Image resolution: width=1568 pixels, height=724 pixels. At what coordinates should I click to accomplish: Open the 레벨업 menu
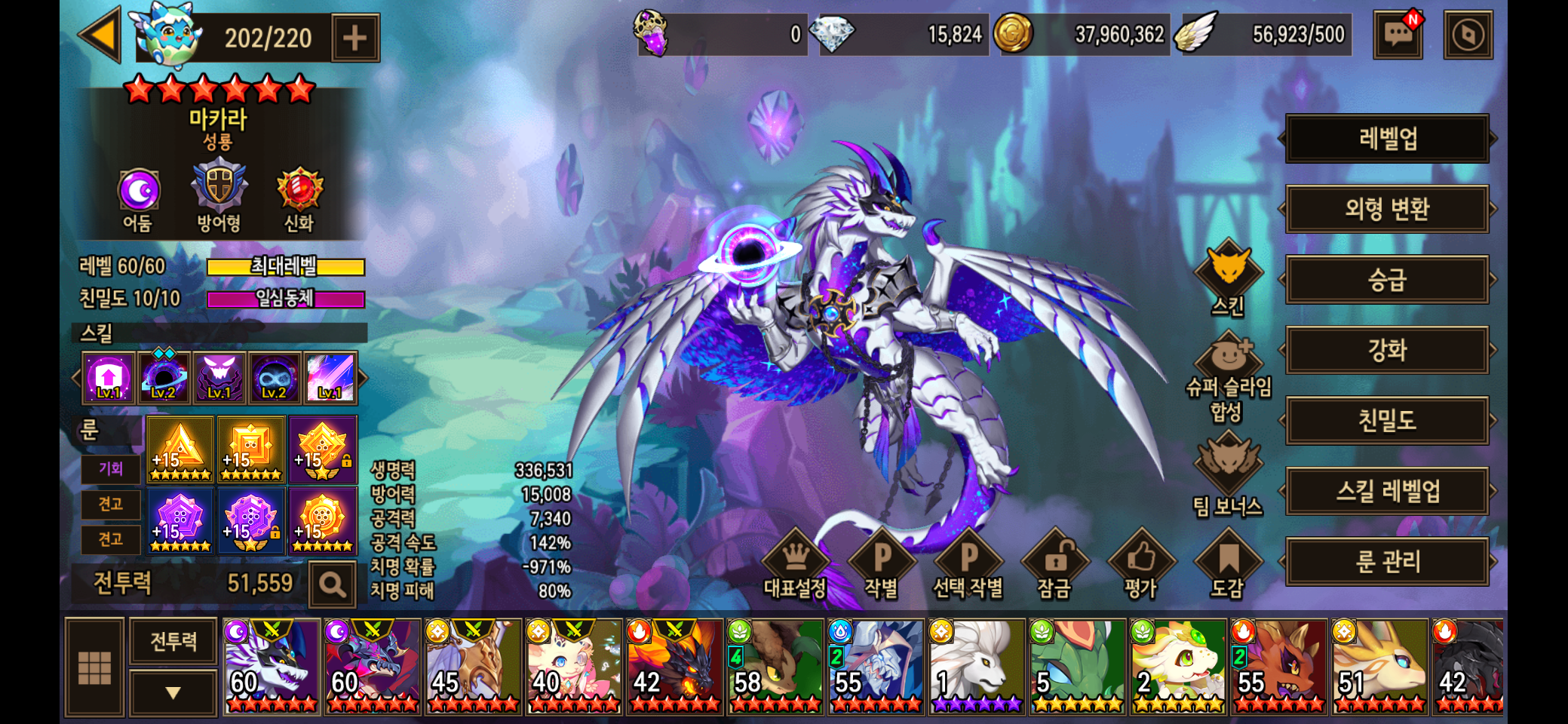click(1387, 139)
